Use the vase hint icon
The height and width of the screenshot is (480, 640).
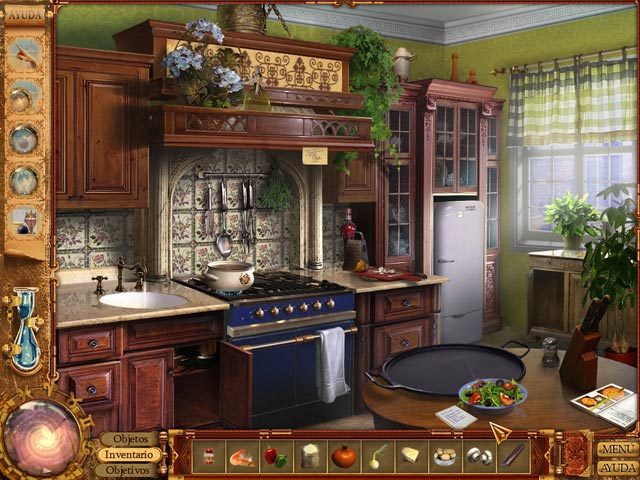click(24, 220)
